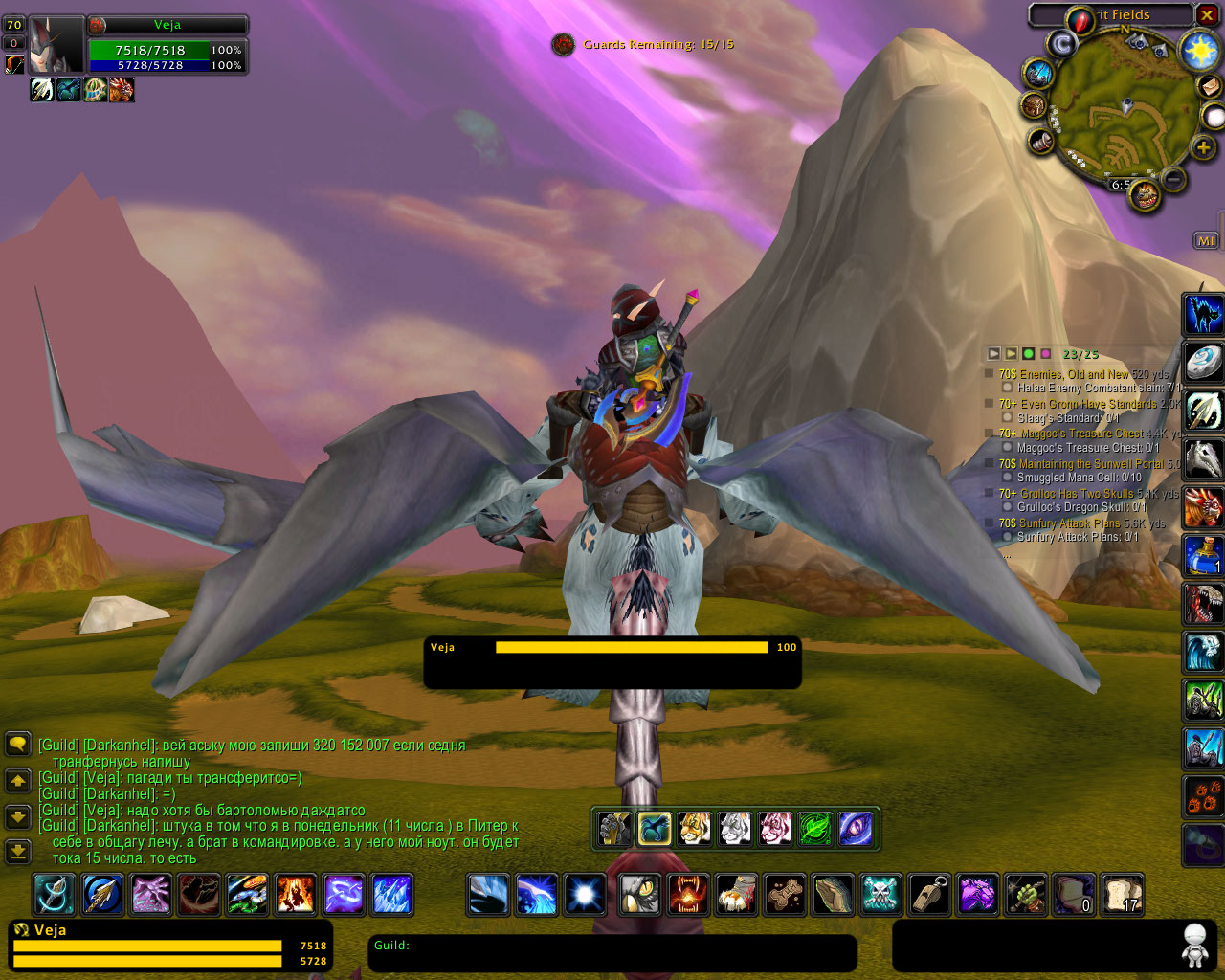This screenshot has height=980, width=1225.
Task: Zoom in the minimap with plus button
Action: tap(1203, 147)
